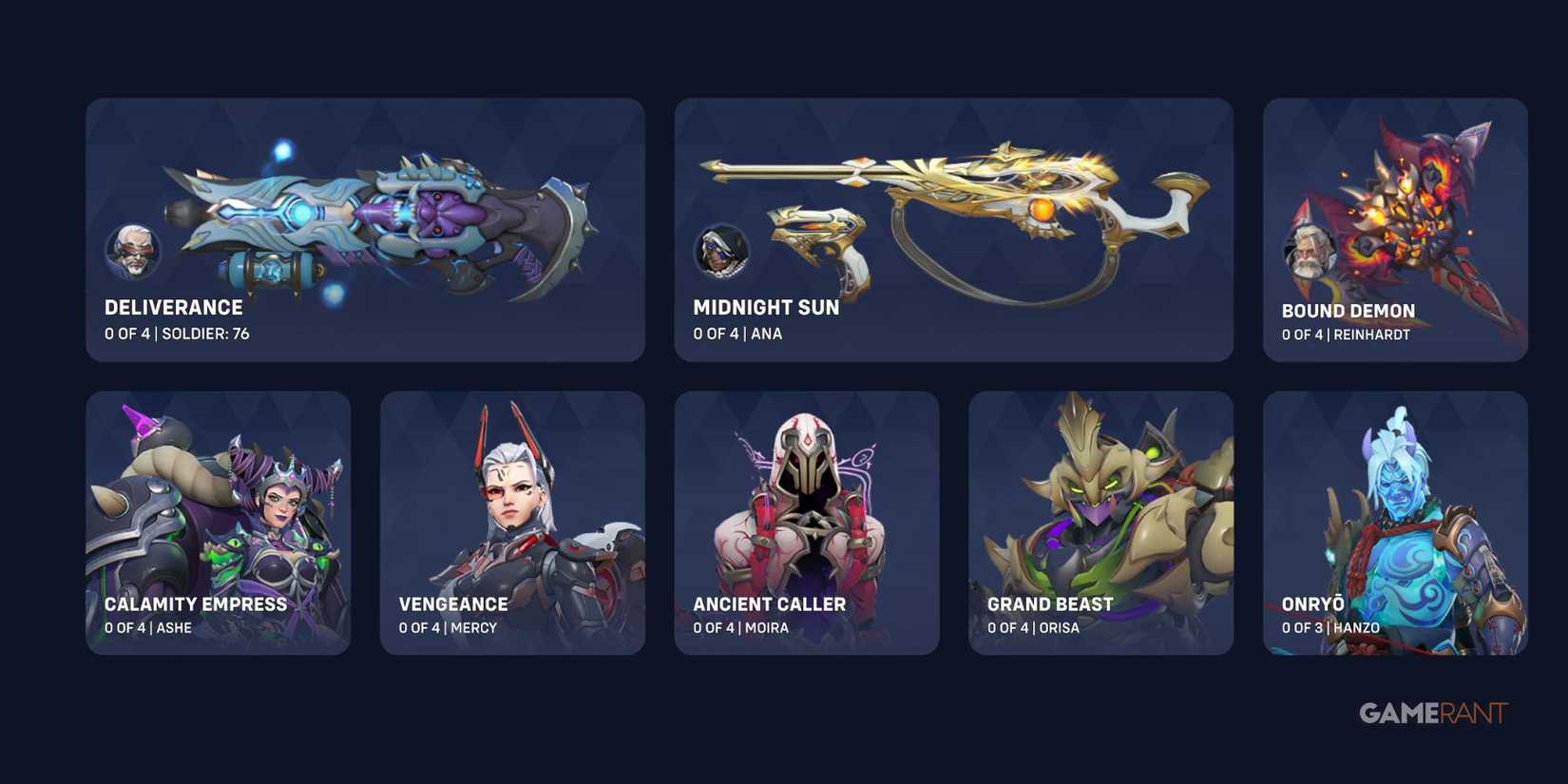Select the Ana hero portrait icon
The height and width of the screenshot is (784, 1568).
tap(721, 251)
